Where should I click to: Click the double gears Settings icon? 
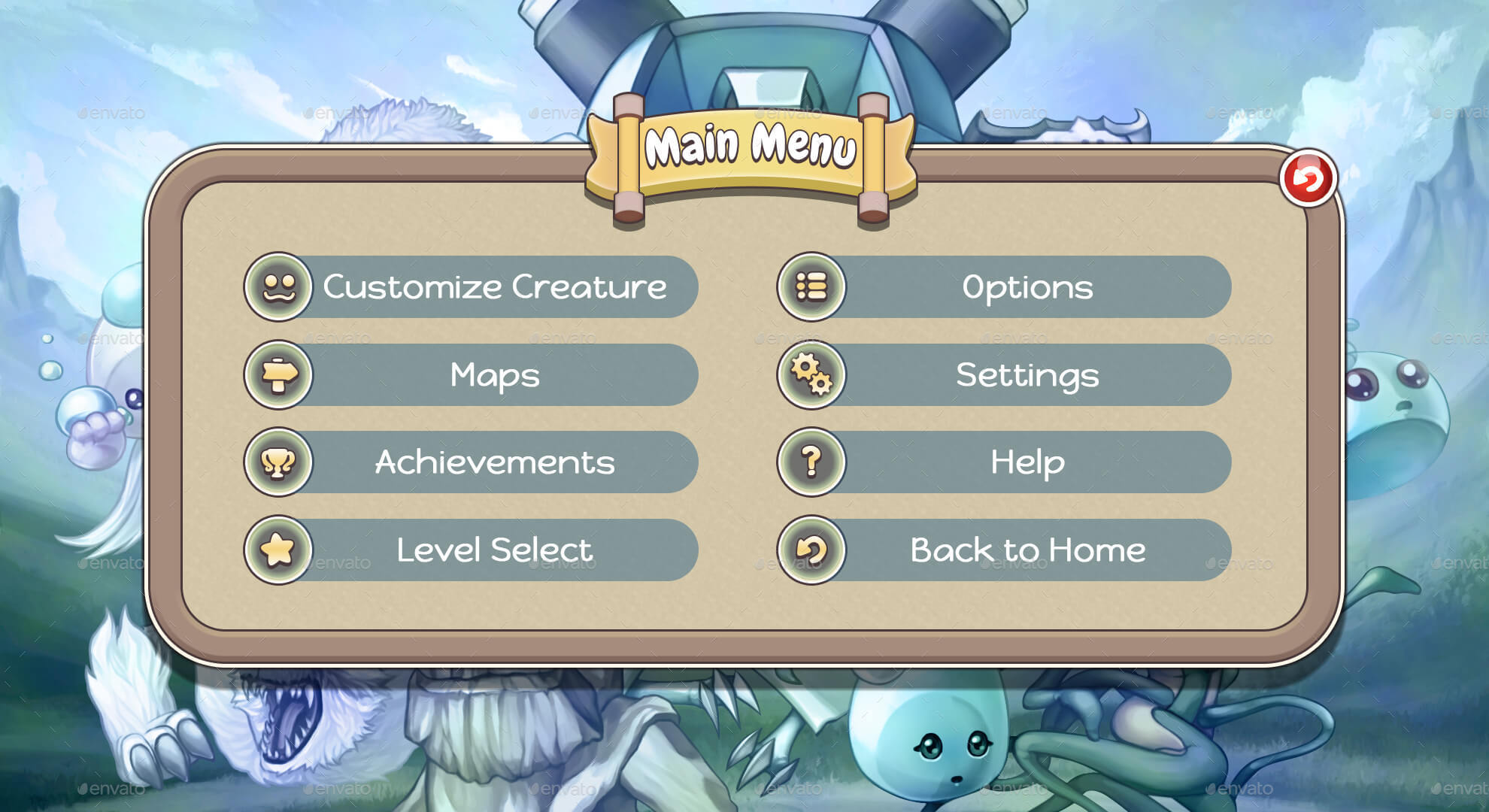coord(809,374)
